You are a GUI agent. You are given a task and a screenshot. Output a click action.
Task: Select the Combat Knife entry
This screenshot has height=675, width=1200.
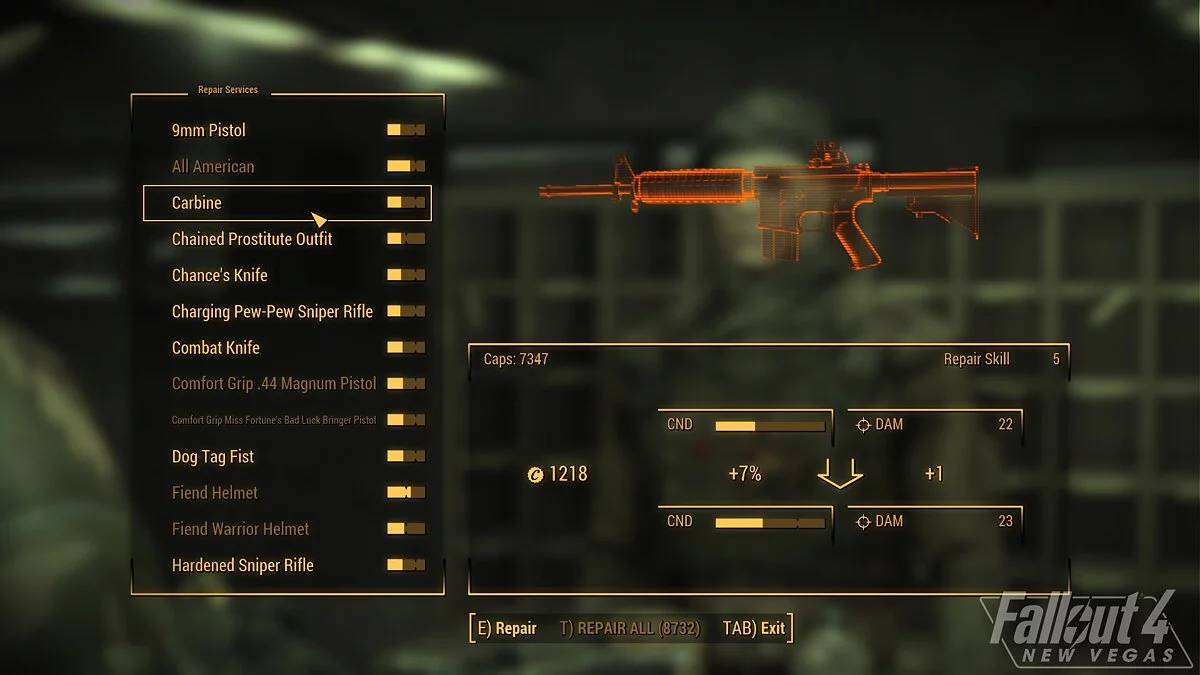point(216,347)
